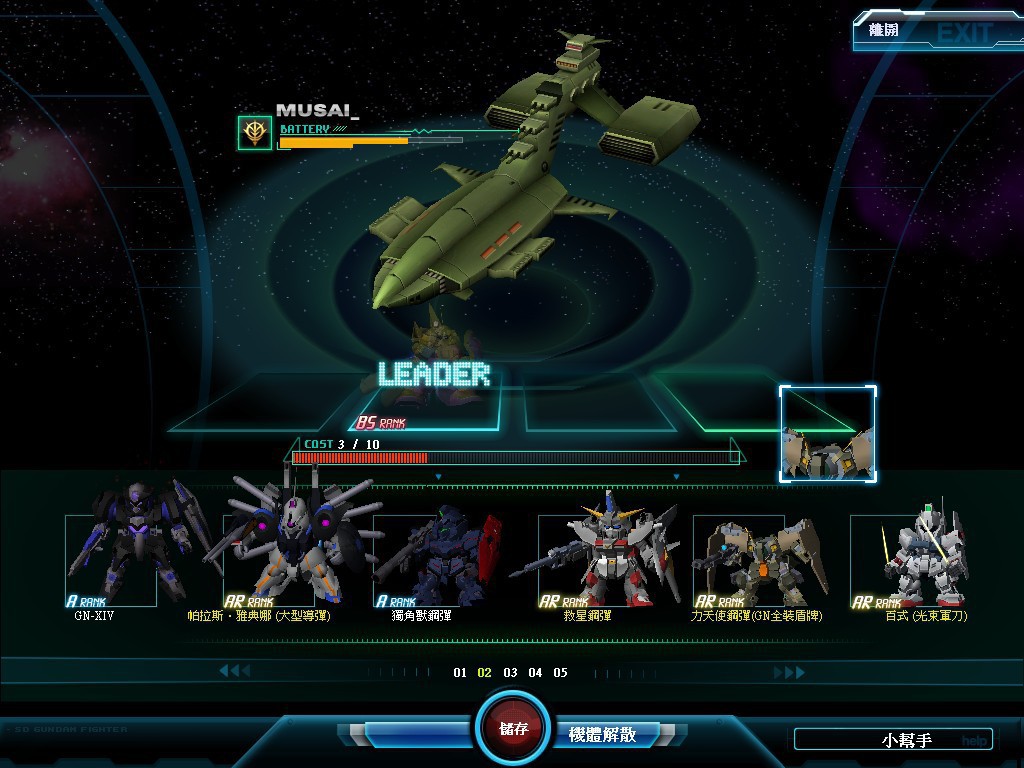Image resolution: width=1024 pixels, height=768 pixels.
Task: Go to page 01 of the unit list
Action: tap(460, 673)
